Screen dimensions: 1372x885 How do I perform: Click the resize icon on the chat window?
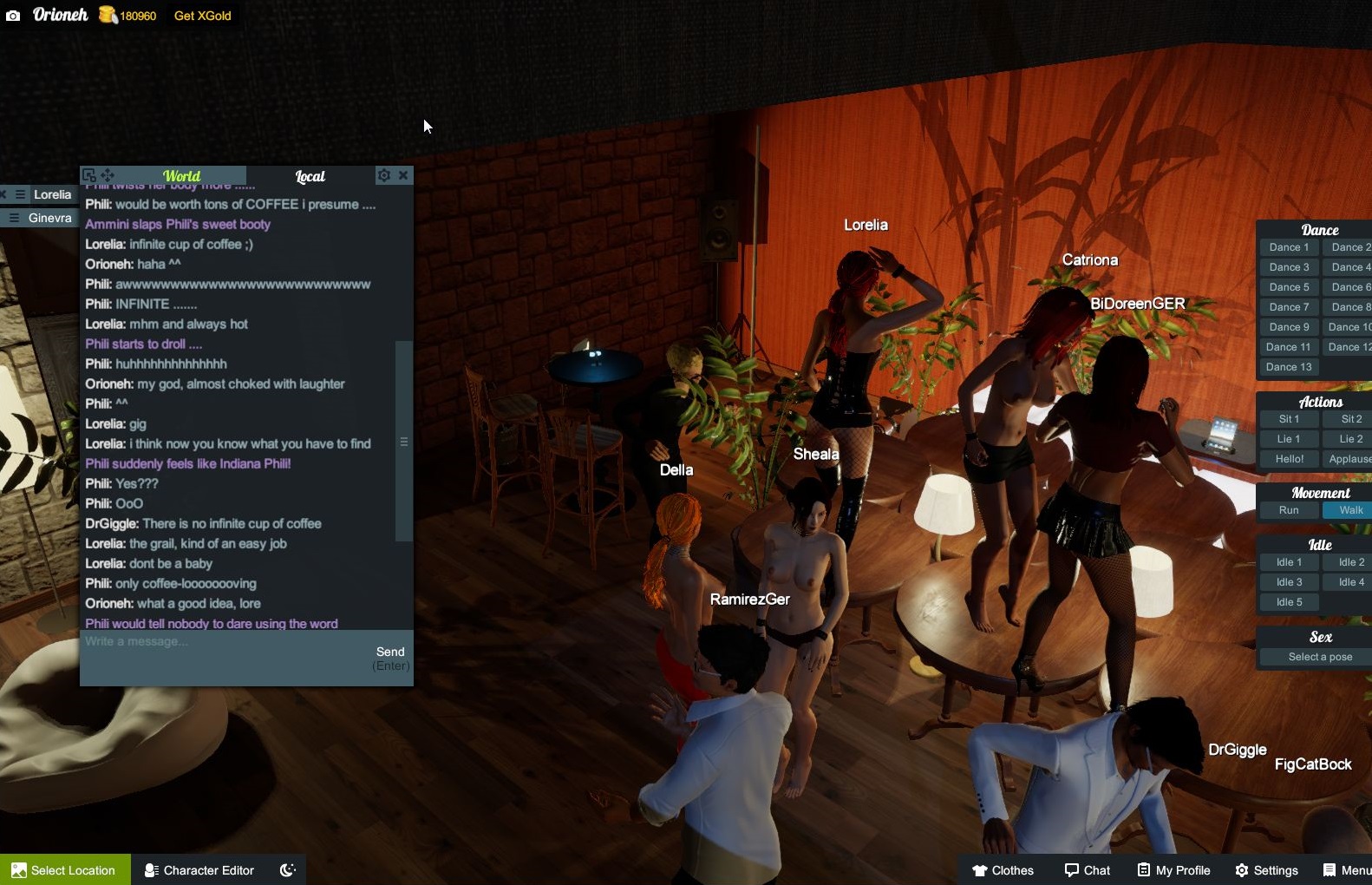pyautogui.click(x=88, y=174)
